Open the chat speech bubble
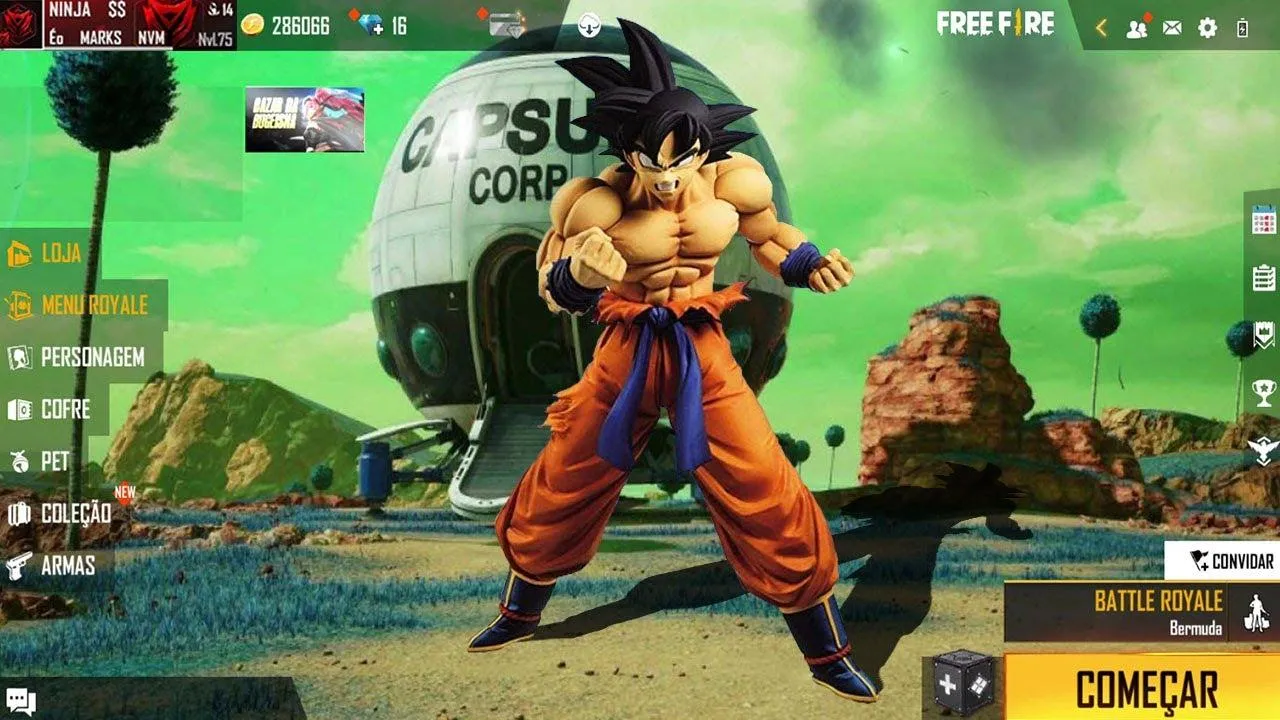This screenshot has height=720, width=1280. click(20, 702)
